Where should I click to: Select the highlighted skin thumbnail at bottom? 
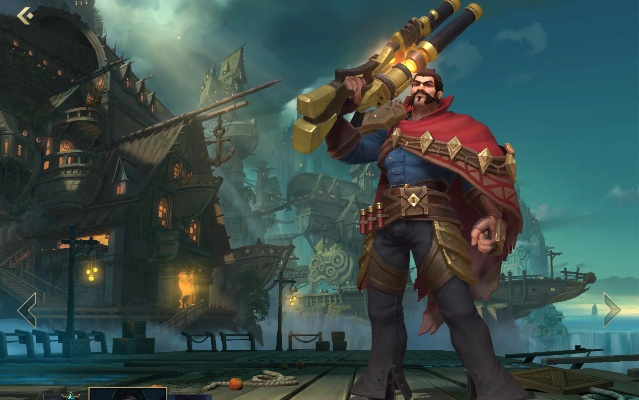tap(127, 393)
